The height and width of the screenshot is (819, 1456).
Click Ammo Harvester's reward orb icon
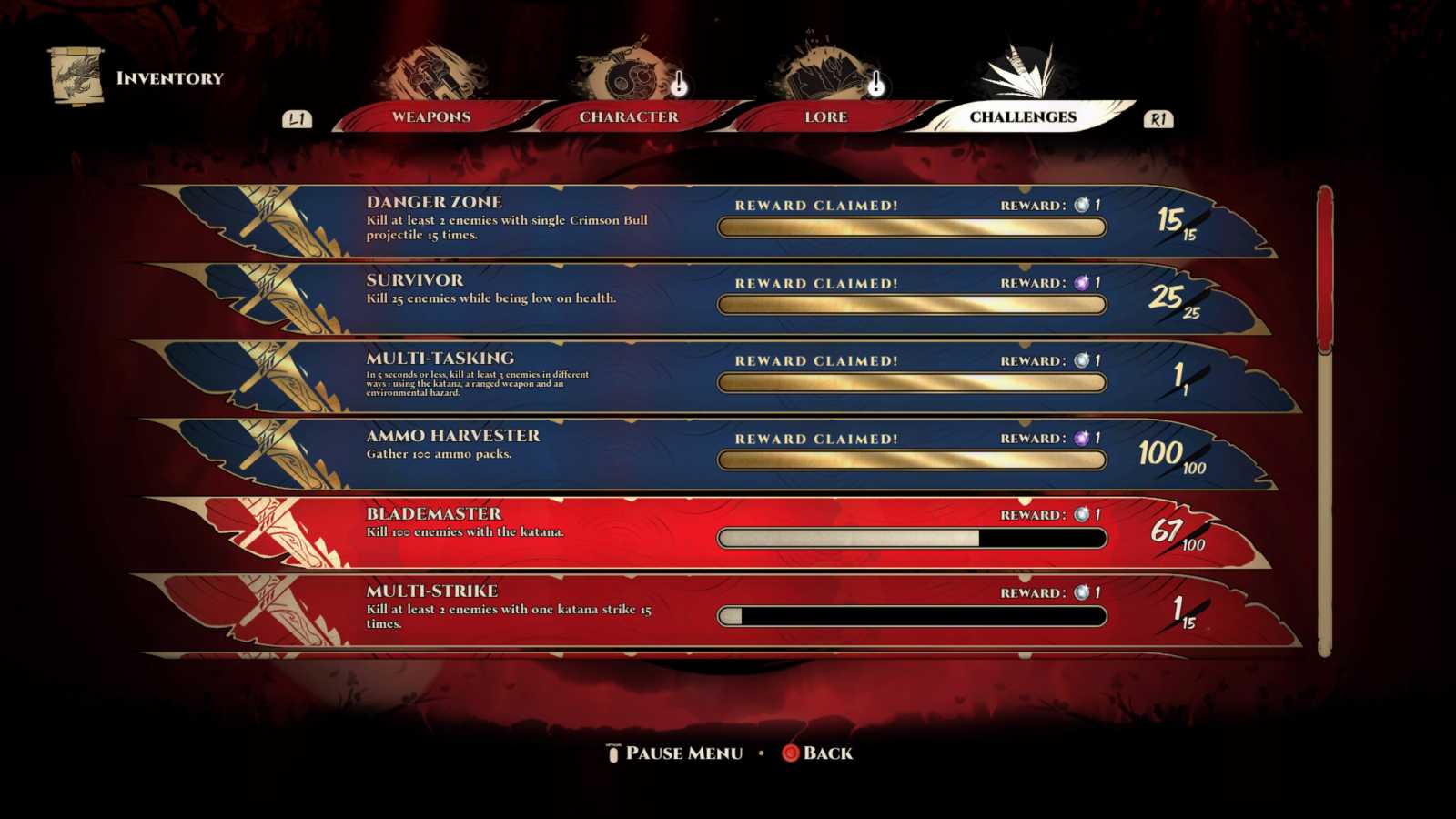pos(1081,438)
